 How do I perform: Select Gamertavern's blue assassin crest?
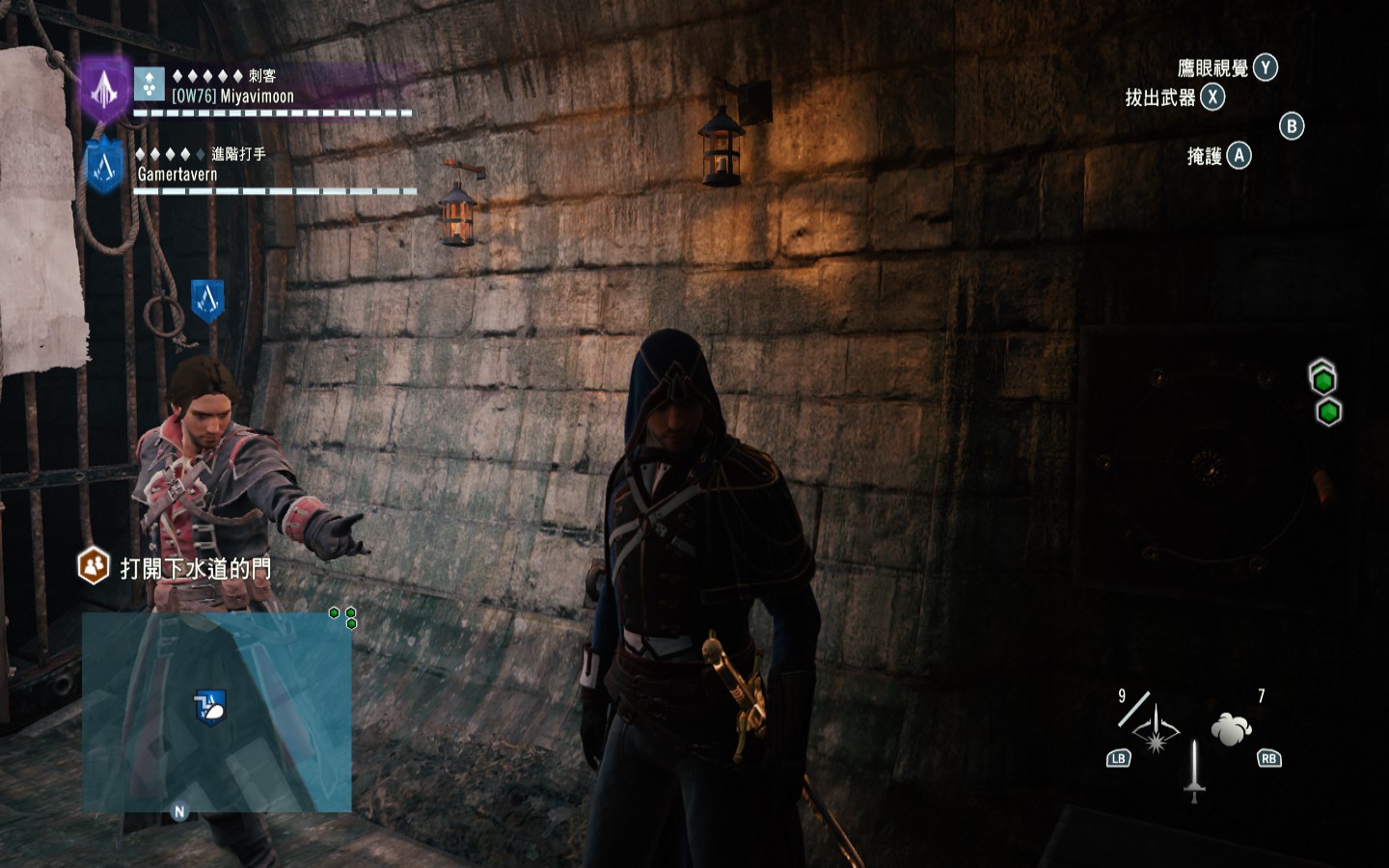[104, 166]
